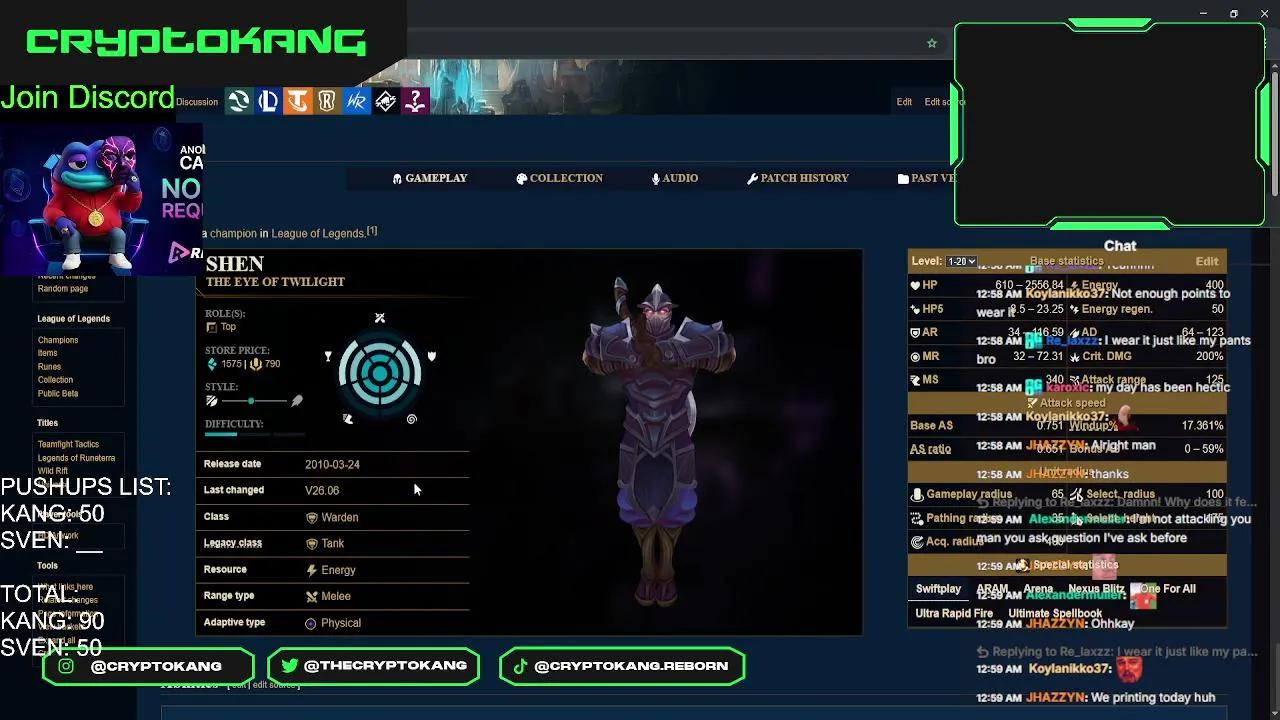Click the Legends of Runeterra icon in the header
This screenshot has height=720, width=1280.
(x=327, y=100)
